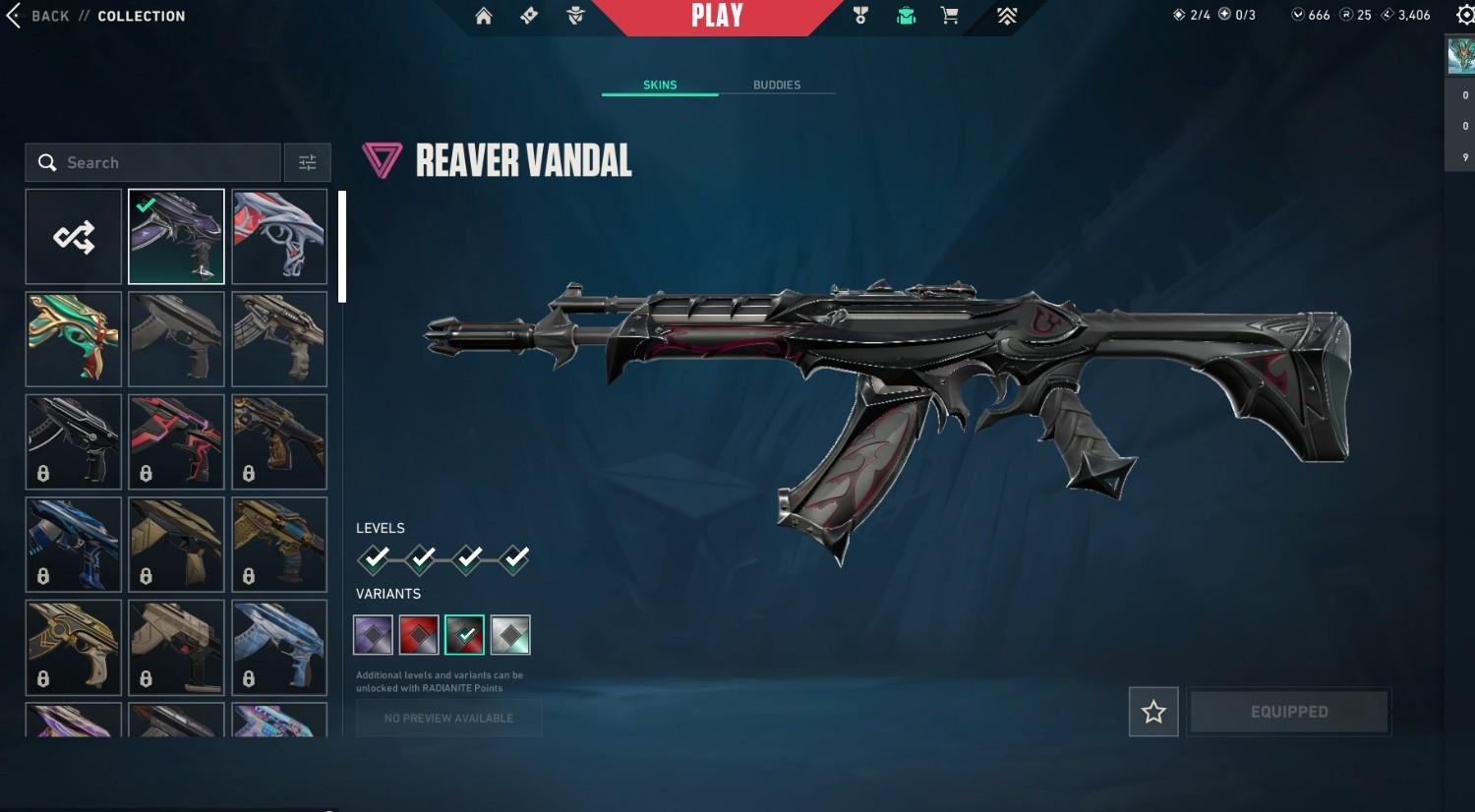Open the skin filter options button
Image resolution: width=1475 pixels, height=812 pixels.
[x=307, y=162]
